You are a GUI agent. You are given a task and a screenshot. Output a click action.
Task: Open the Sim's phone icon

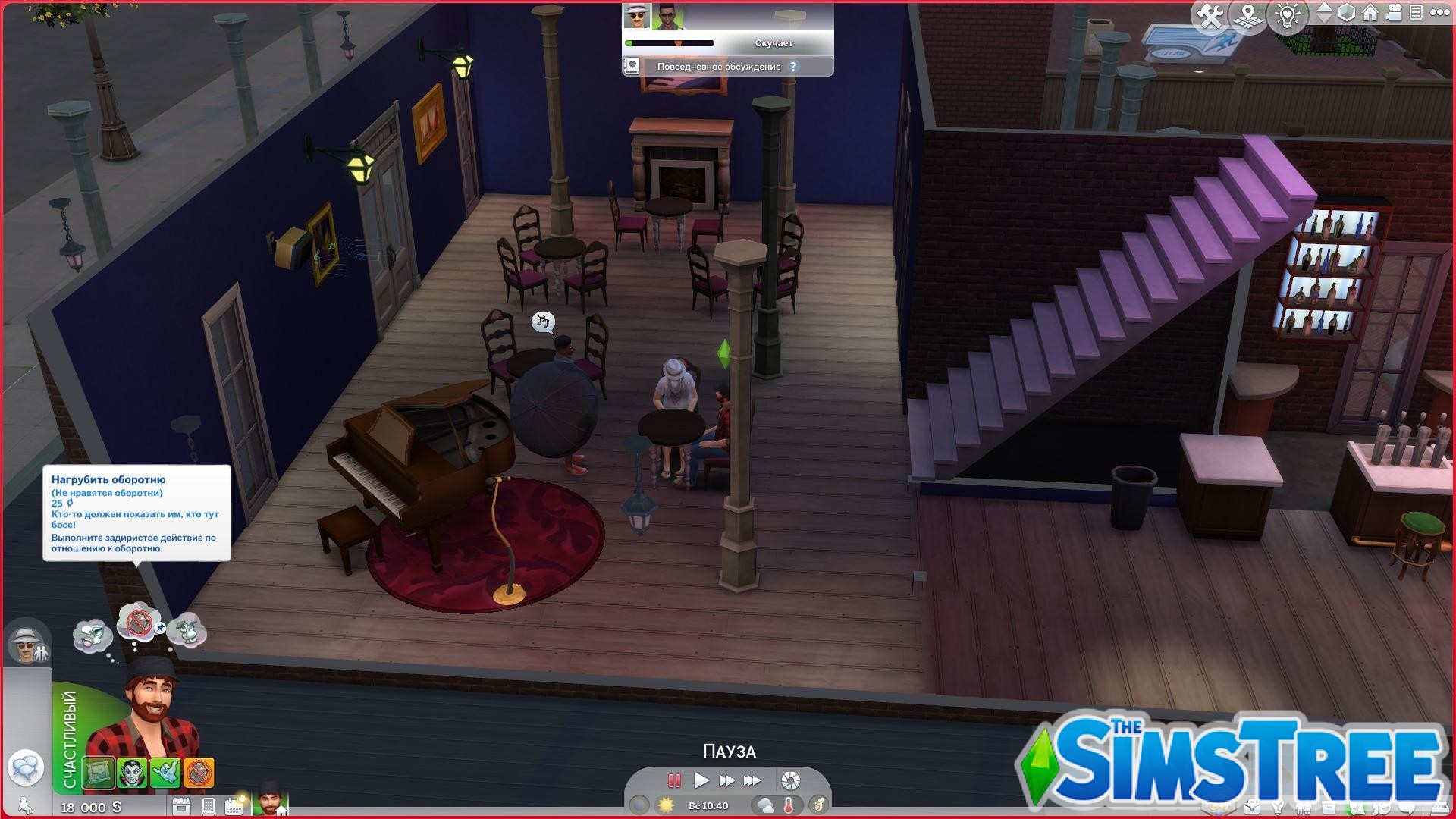point(207,807)
